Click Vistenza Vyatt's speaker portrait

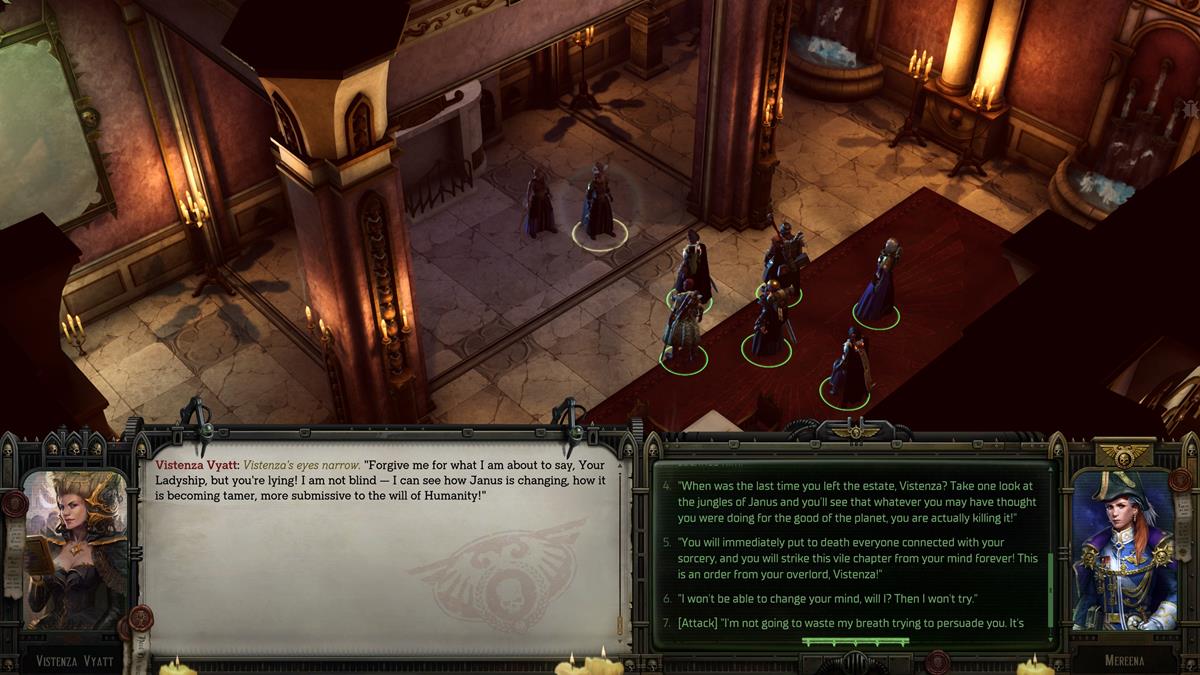(x=75, y=552)
